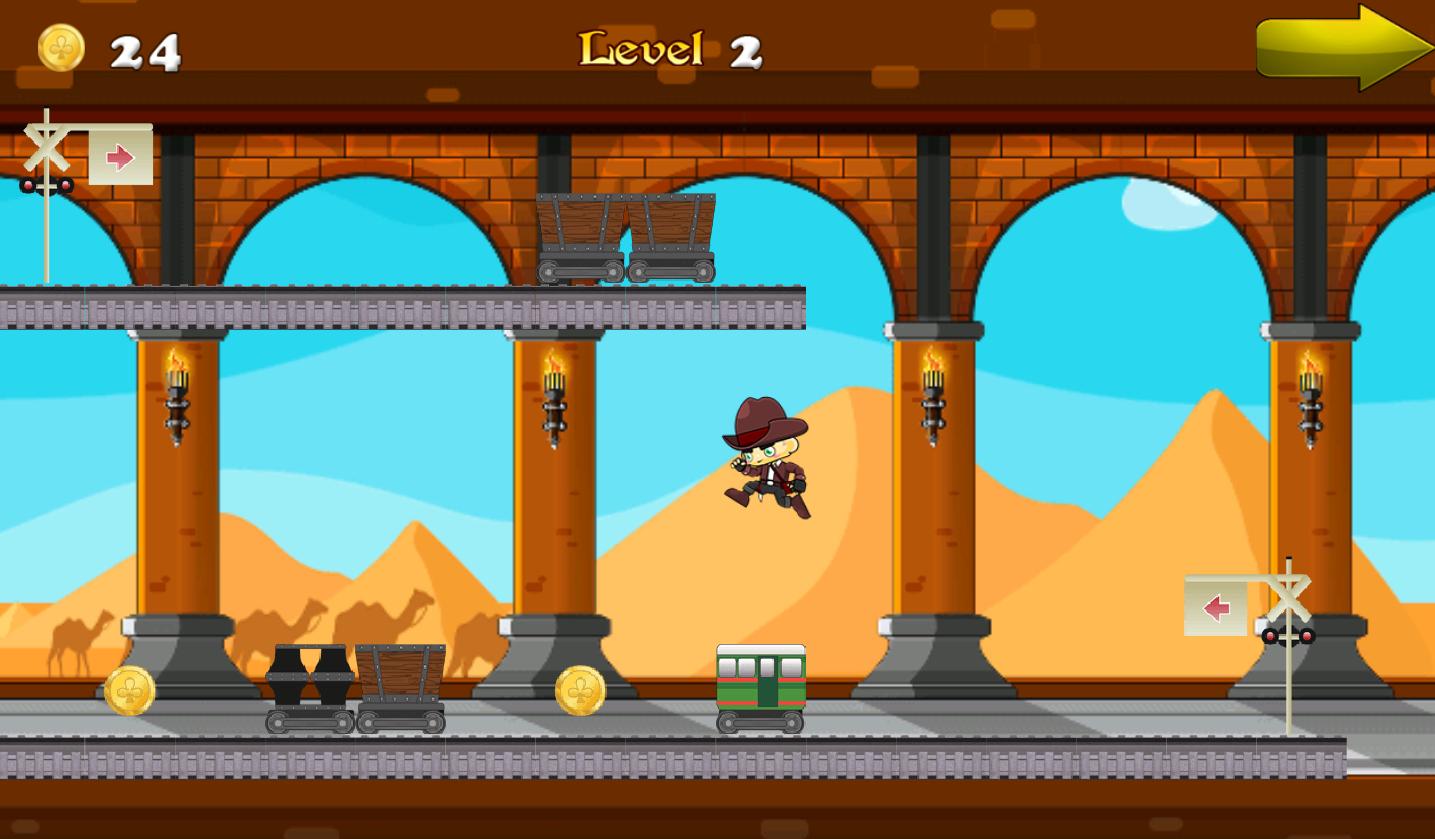Click the right wooden cart on the upper platform
Screen dimensions: 1435x839
(x=672, y=235)
